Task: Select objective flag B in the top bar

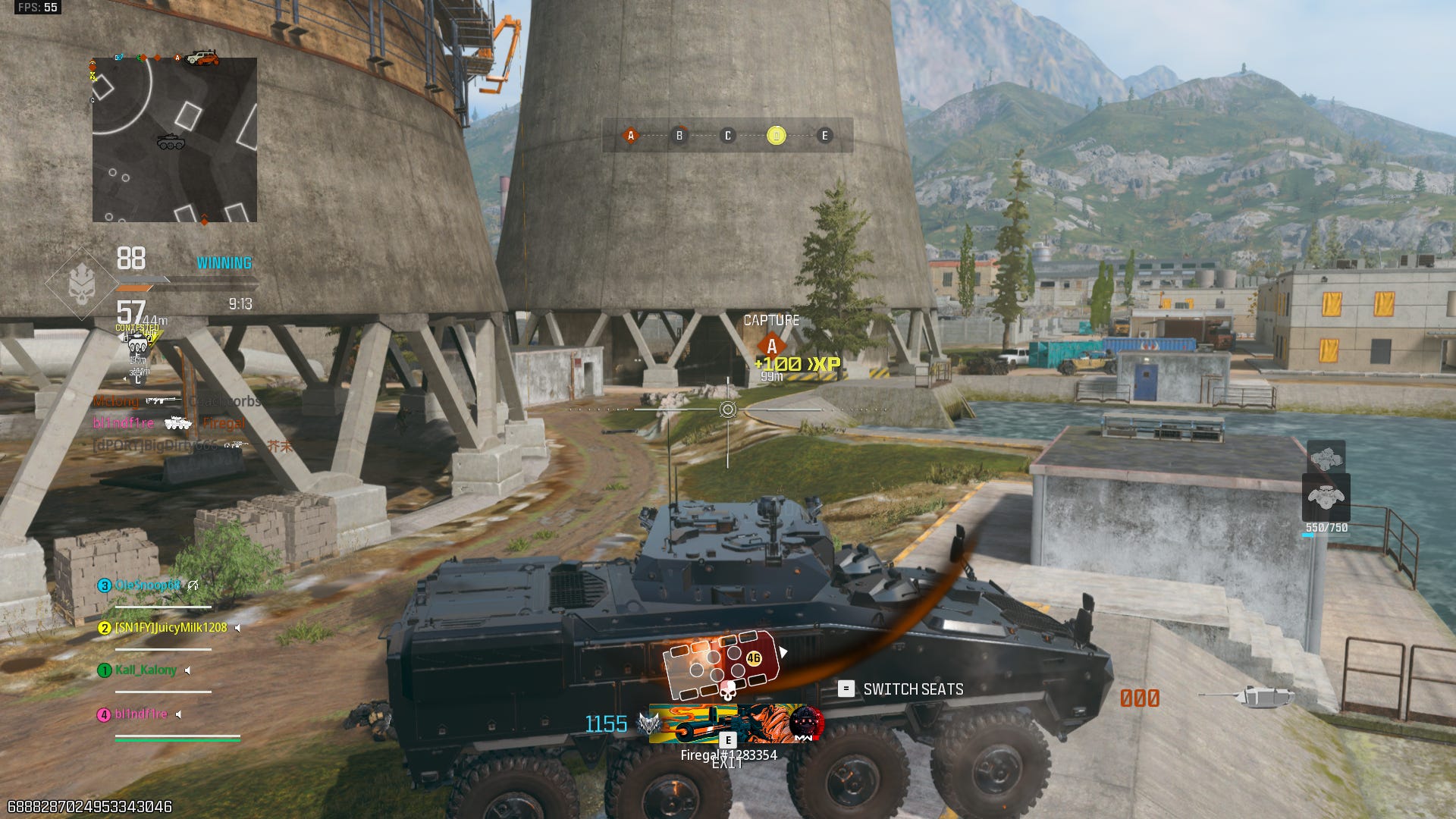Action: tap(679, 136)
